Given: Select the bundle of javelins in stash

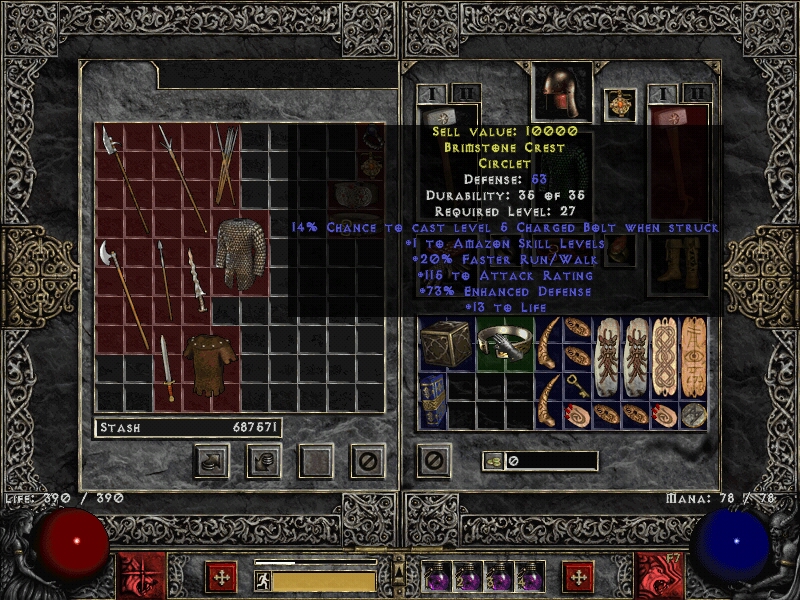Looking at the screenshot, I should coord(226,165).
